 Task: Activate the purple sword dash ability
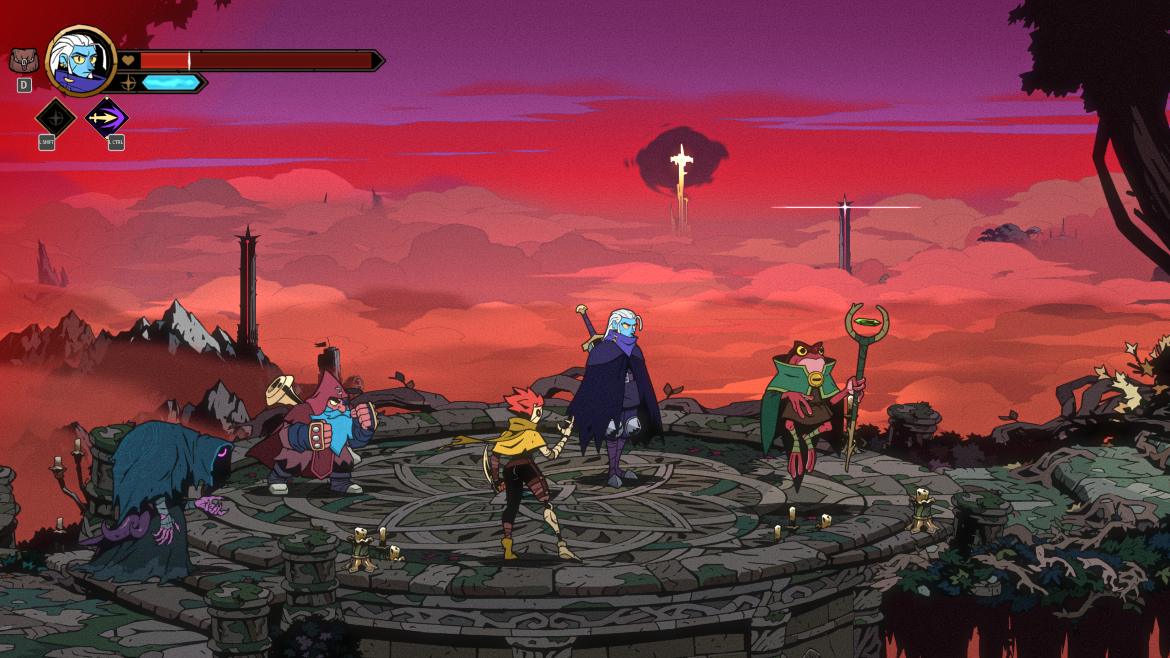coord(106,117)
